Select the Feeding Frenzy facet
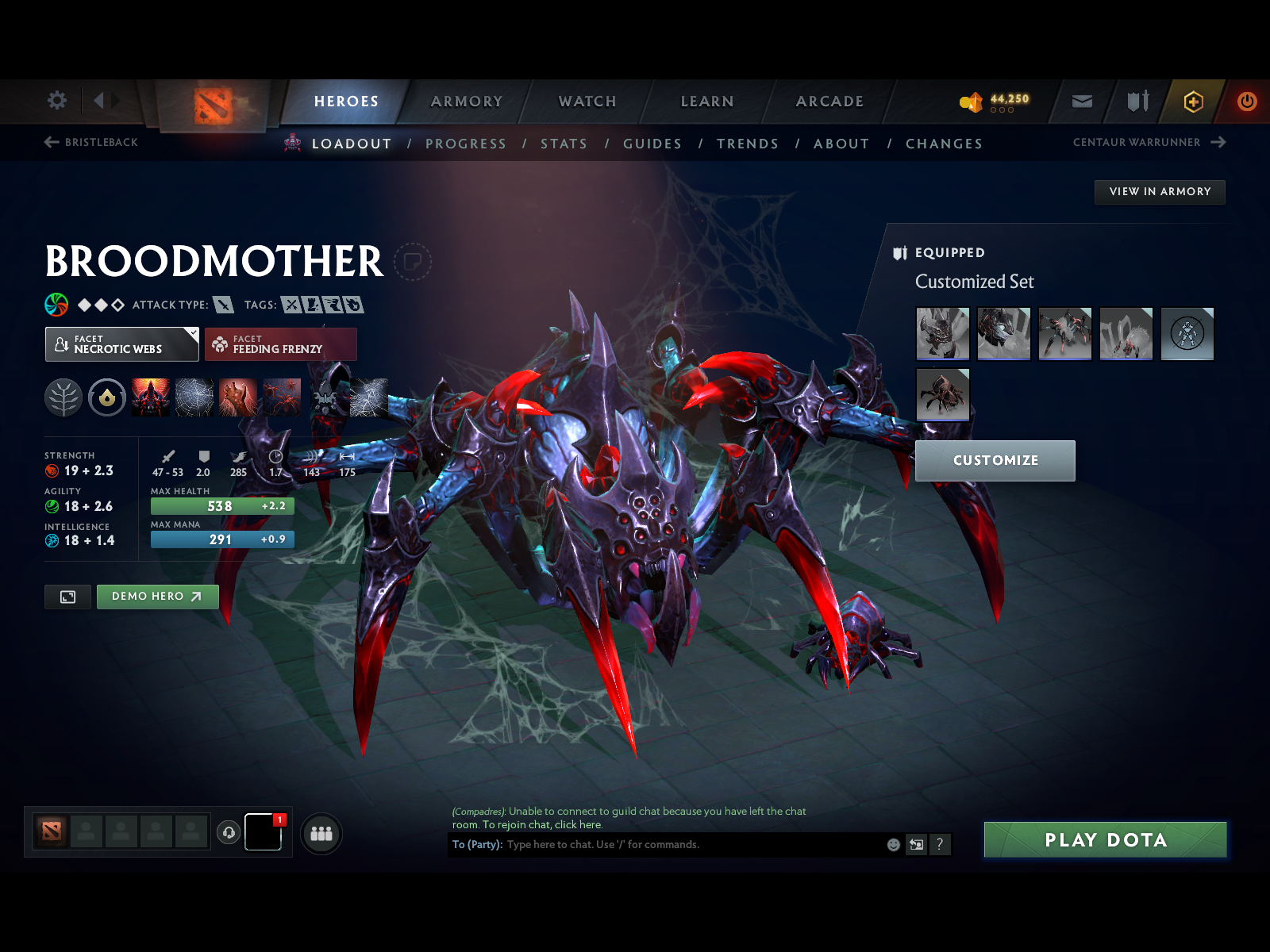Image resolution: width=1270 pixels, height=952 pixels. [x=281, y=344]
